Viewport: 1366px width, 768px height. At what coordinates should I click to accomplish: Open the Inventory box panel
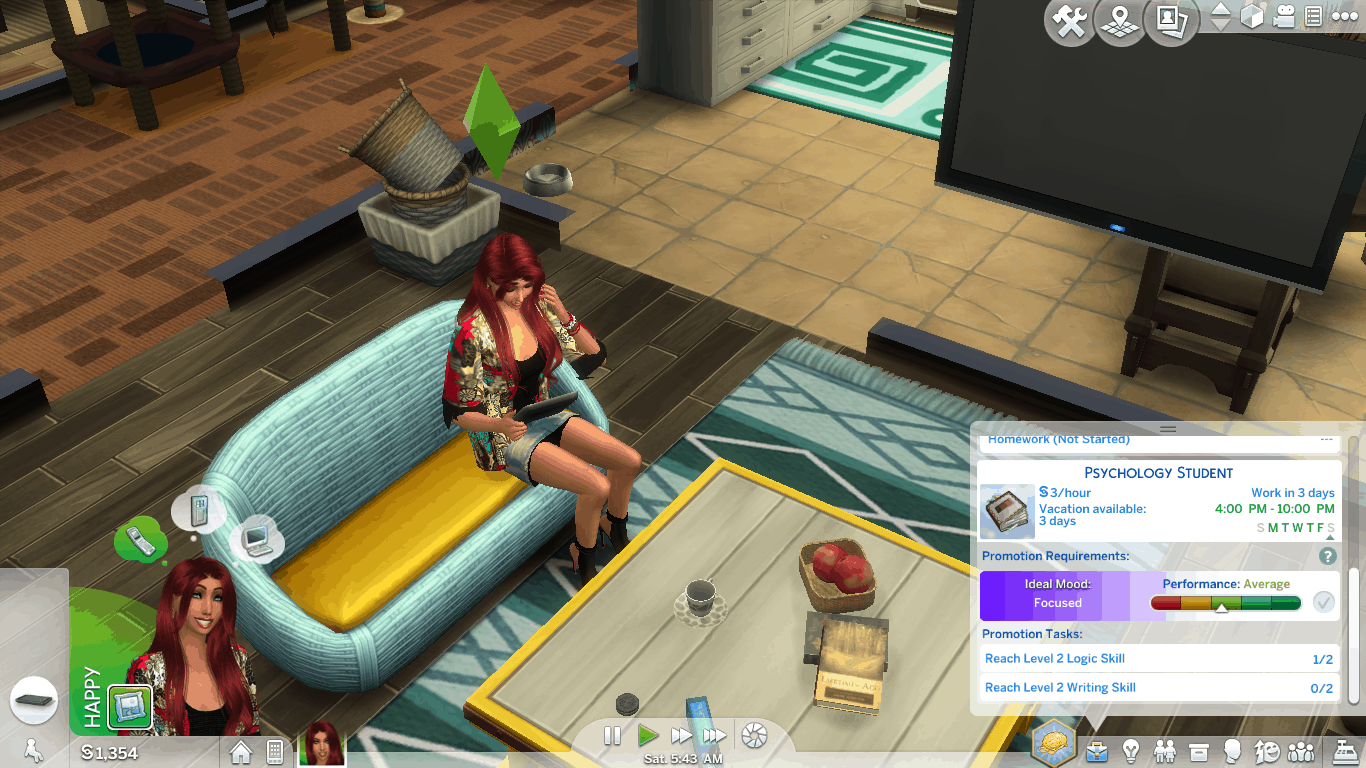pyautogui.click(x=1199, y=750)
